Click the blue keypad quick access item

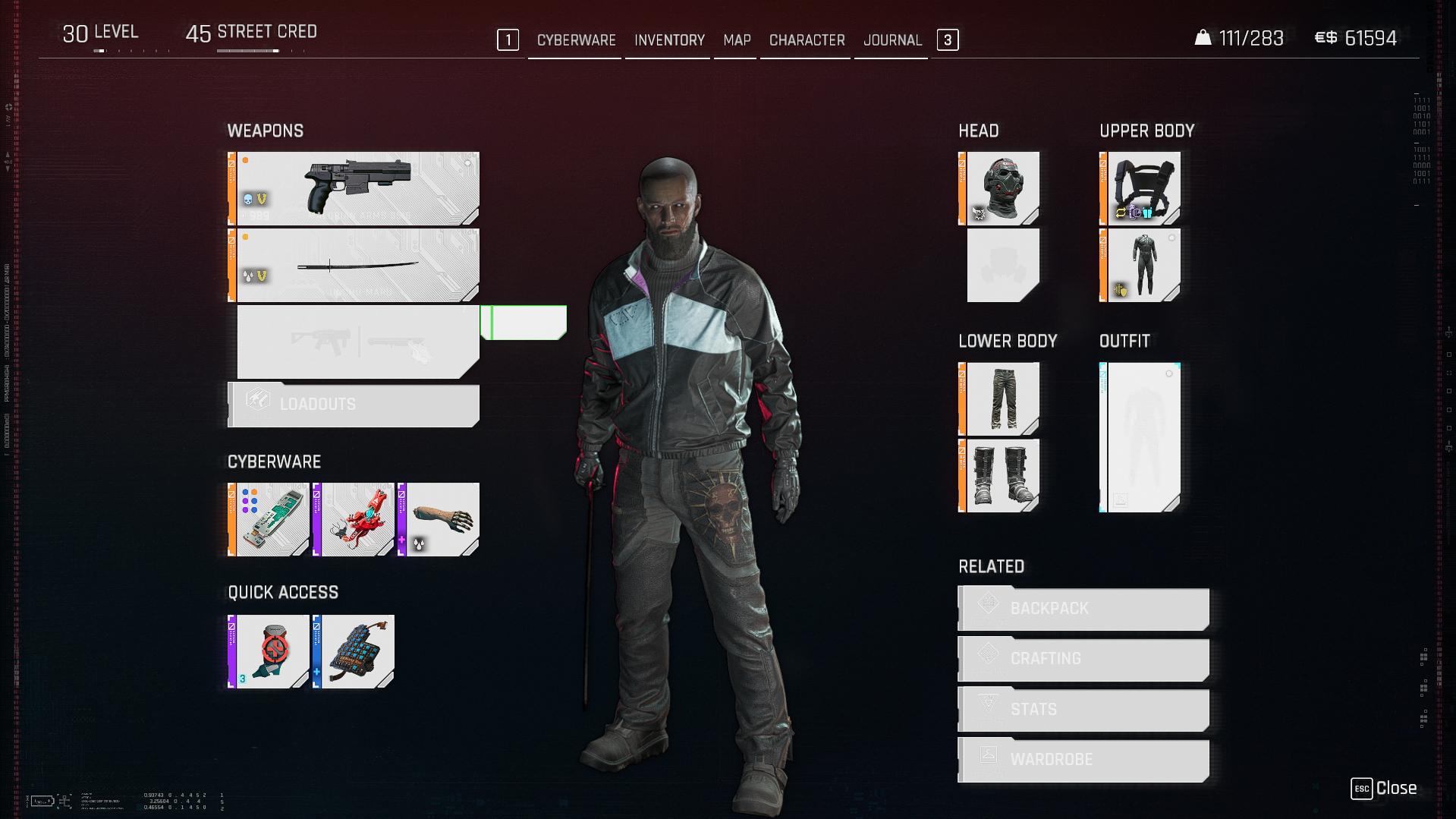[x=355, y=651]
